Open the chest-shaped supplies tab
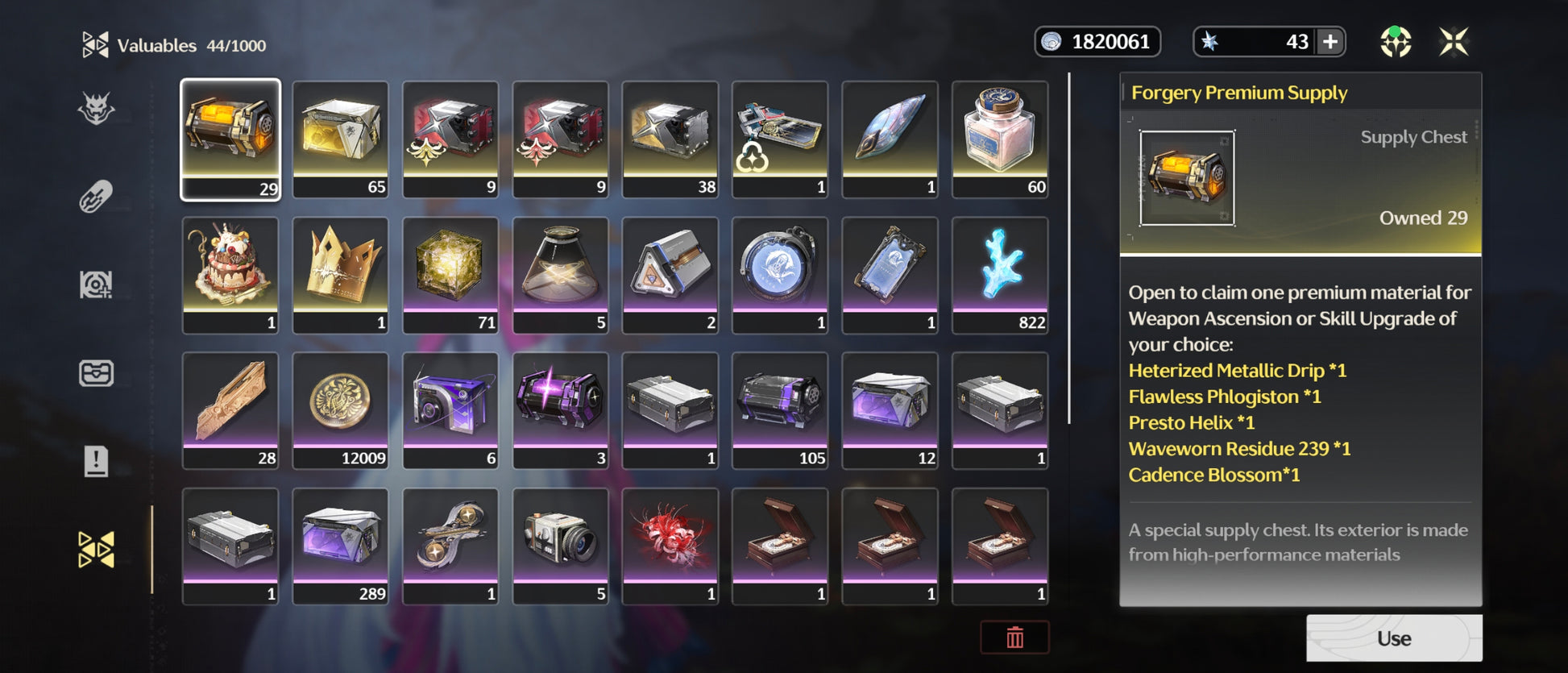This screenshot has height=673, width=1568. pyautogui.click(x=96, y=373)
